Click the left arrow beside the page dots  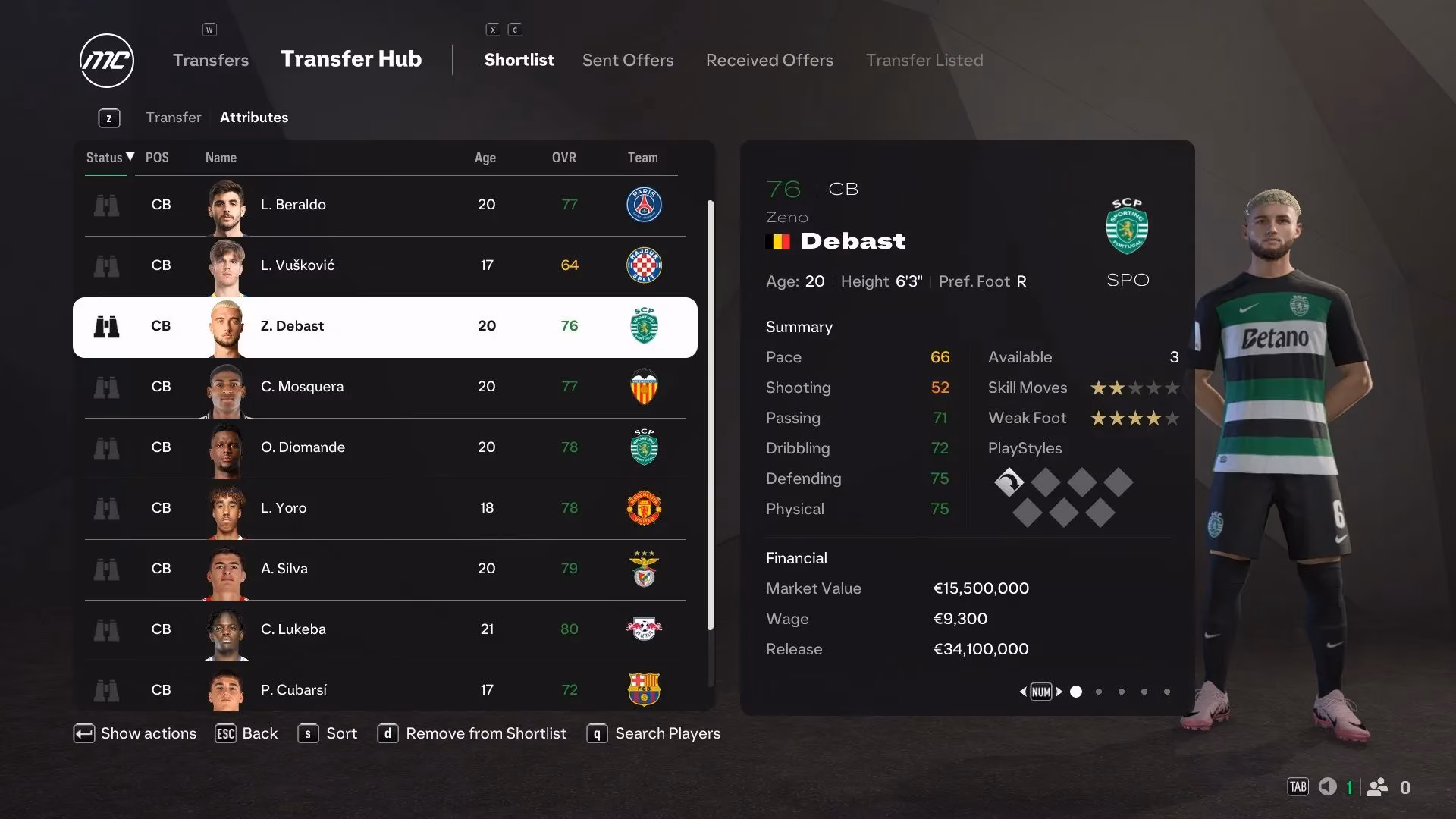1023,692
